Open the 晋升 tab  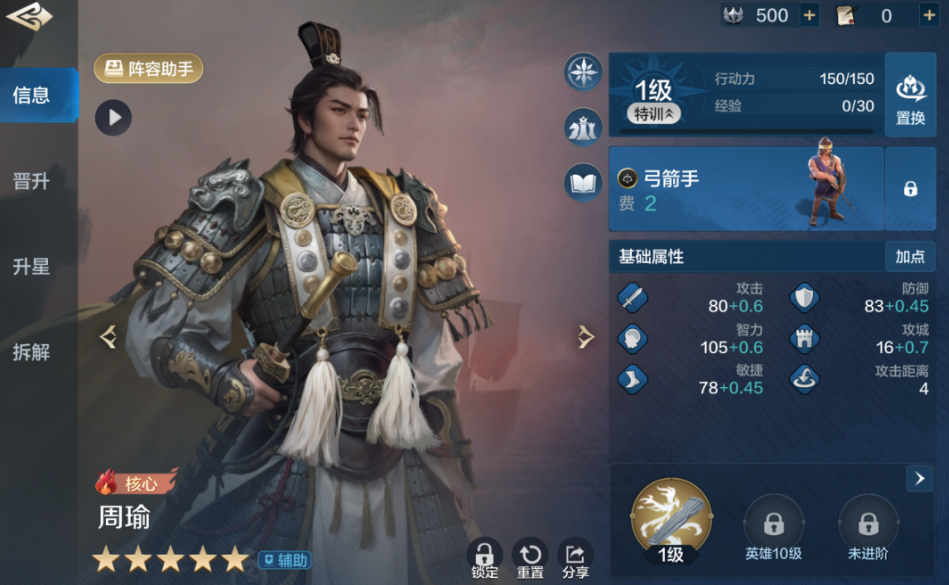pos(32,182)
